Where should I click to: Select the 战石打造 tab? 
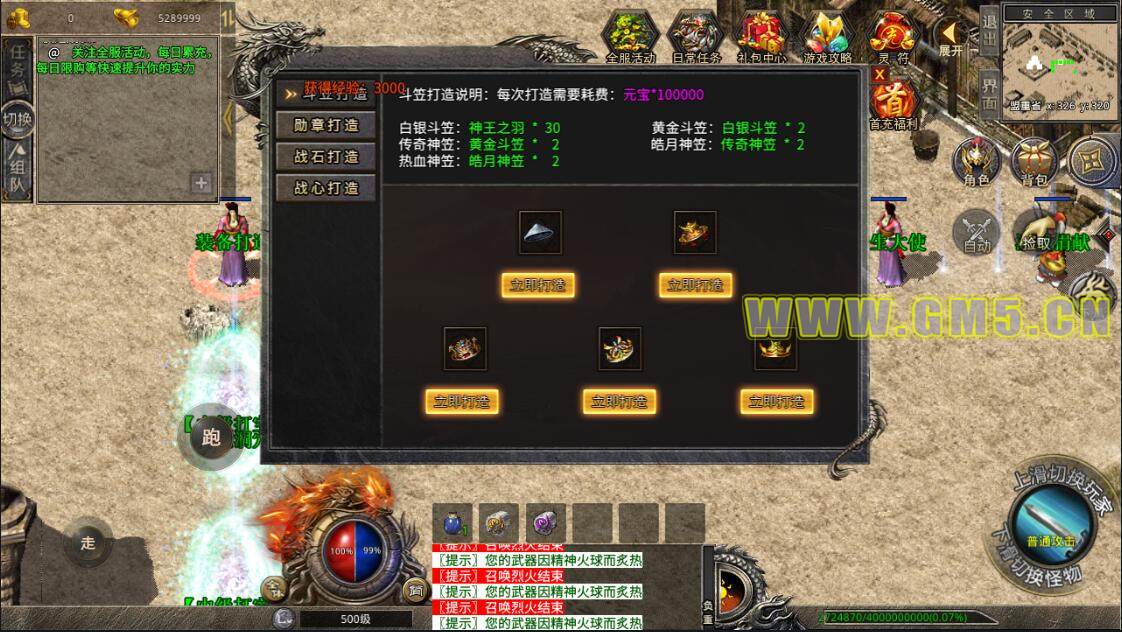(x=326, y=157)
